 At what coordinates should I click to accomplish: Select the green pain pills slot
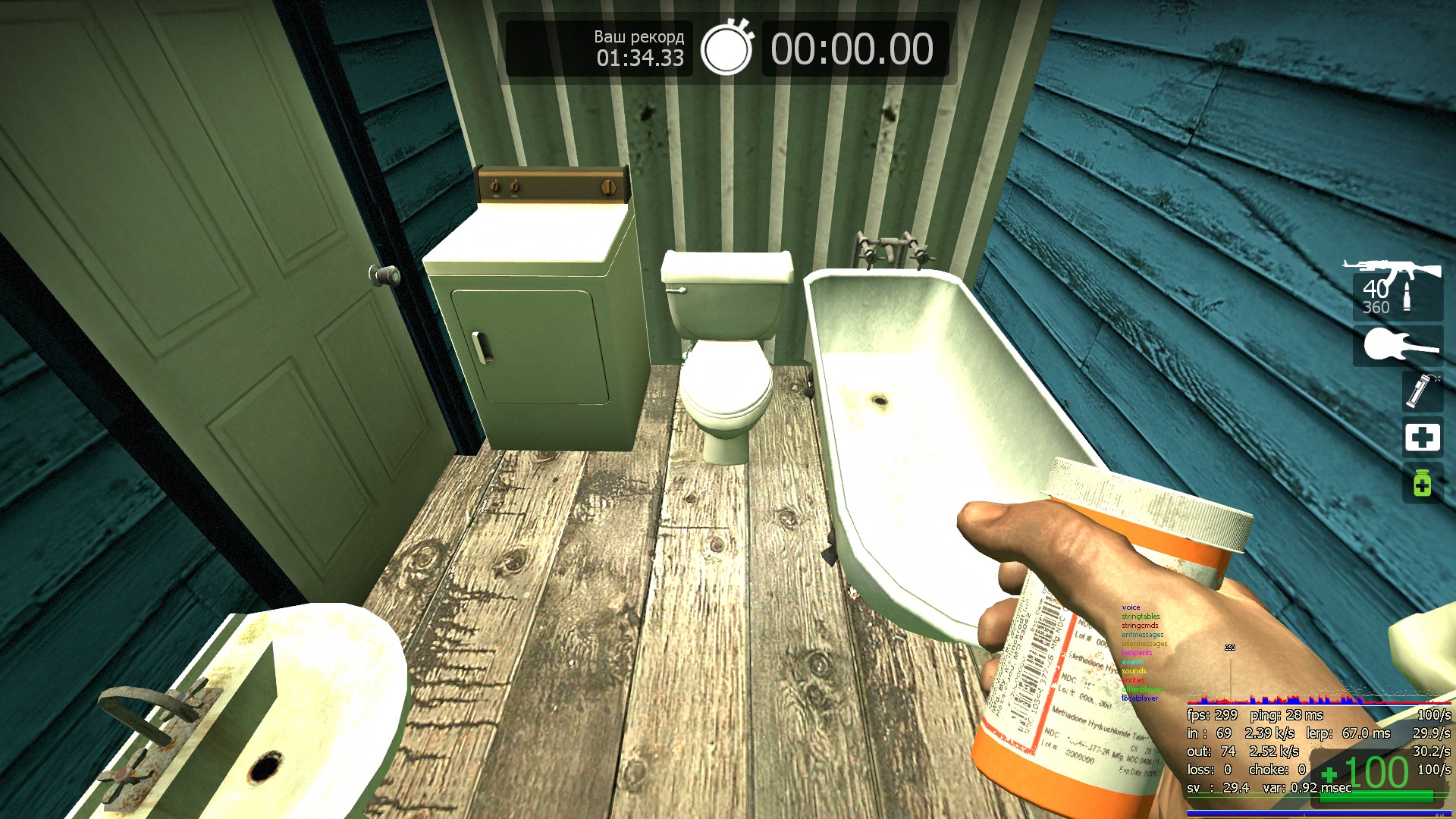pyautogui.click(x=1422, y=482)
